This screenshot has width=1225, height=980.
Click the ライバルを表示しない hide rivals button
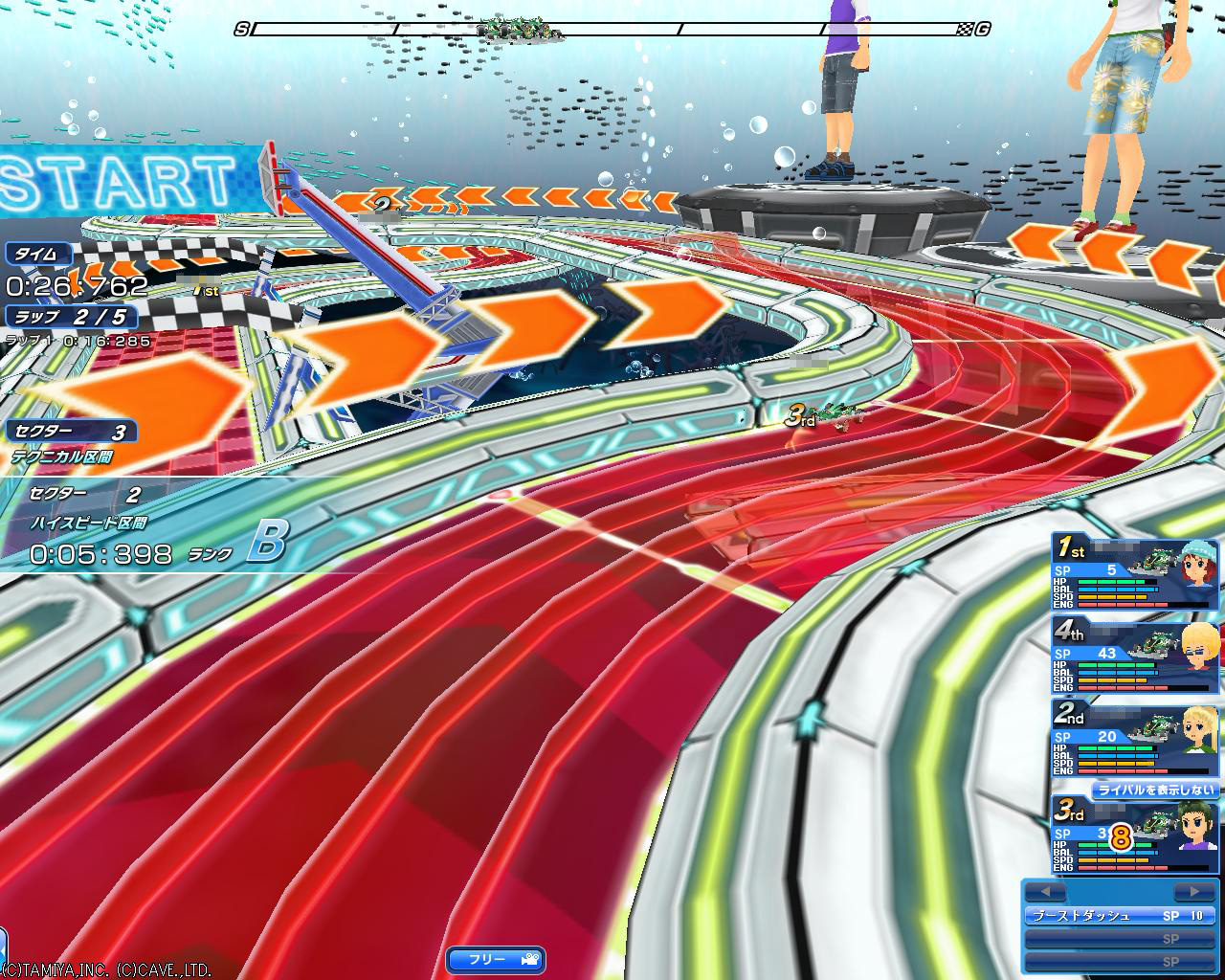coord(1156,791)
